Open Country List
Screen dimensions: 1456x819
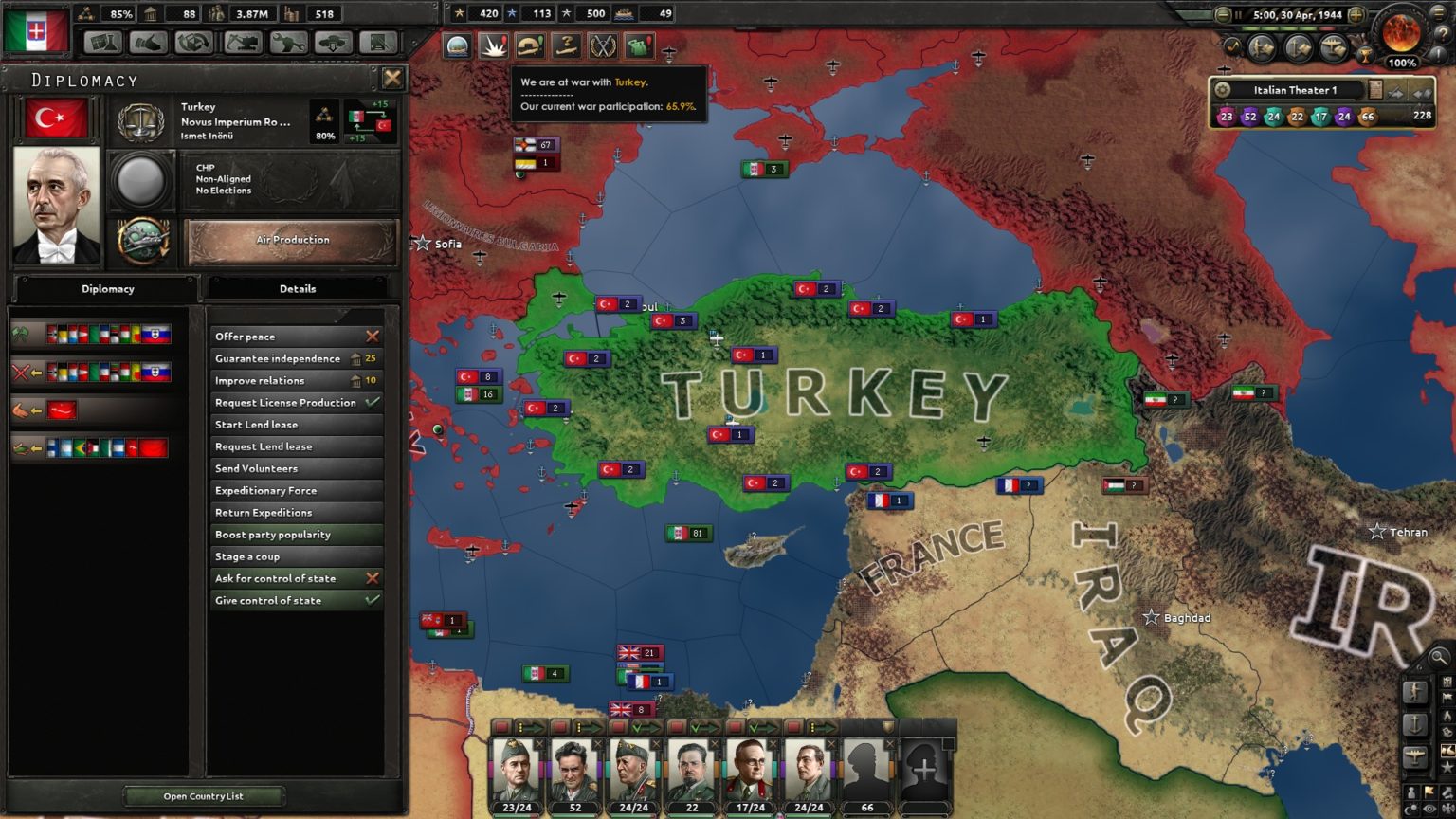[203, 796]
